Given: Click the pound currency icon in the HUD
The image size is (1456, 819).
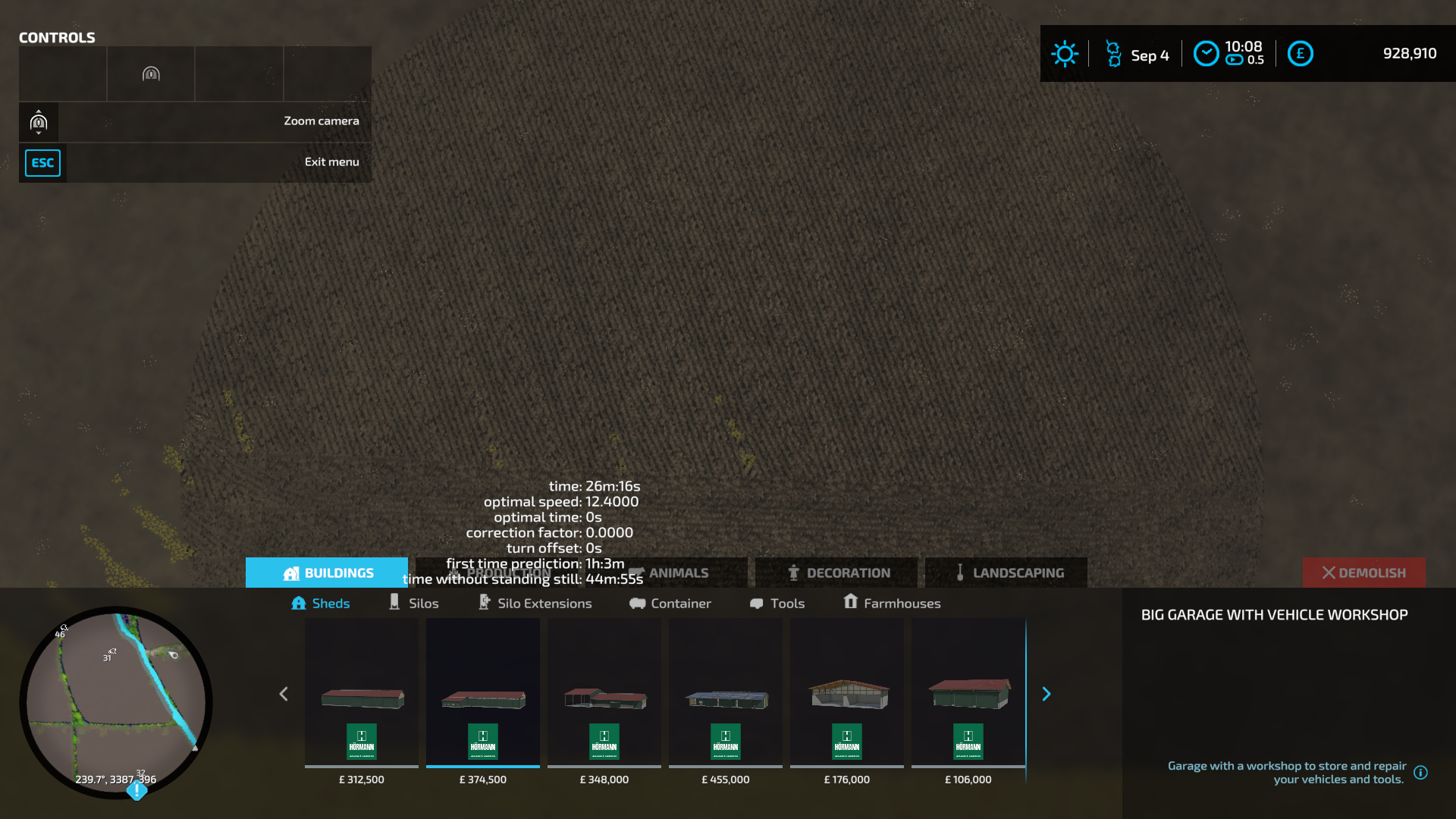Looking at the screenshot, I should (1300, 54).
